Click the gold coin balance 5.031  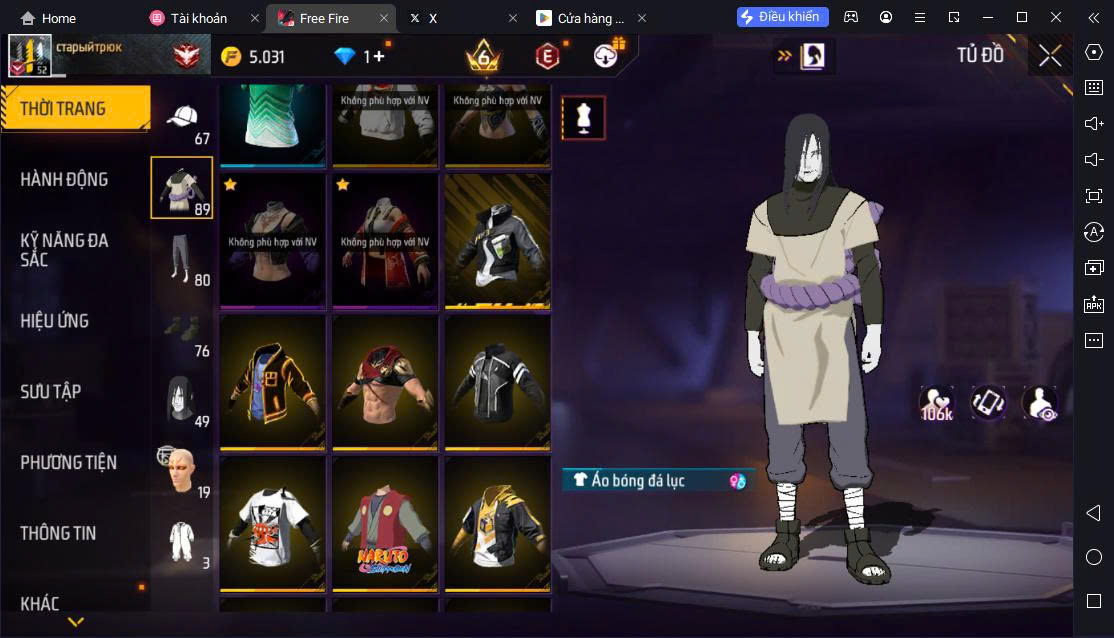point(254,57)
